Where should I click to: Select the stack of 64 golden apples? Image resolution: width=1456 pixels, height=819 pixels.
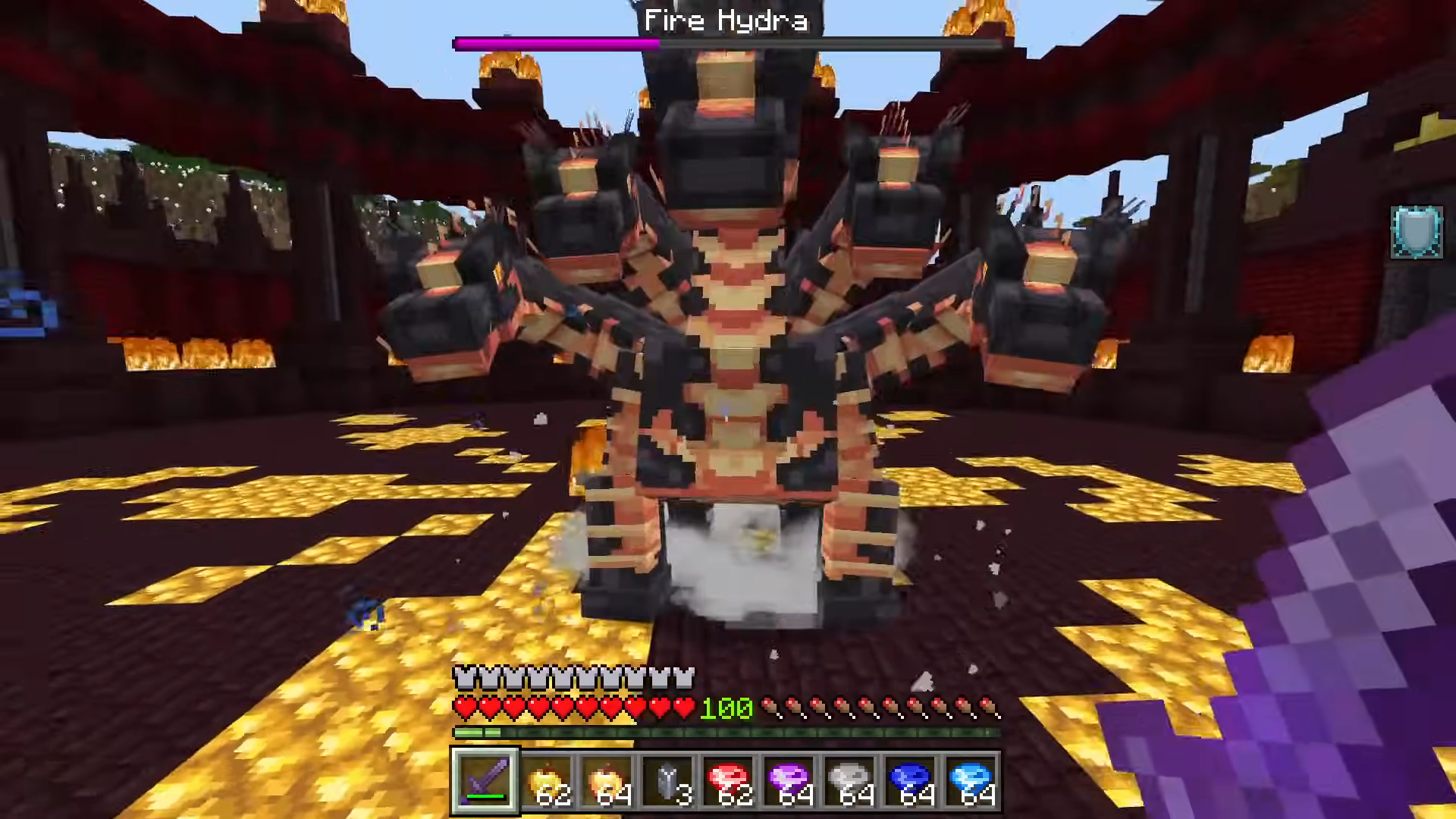point(608,780)
